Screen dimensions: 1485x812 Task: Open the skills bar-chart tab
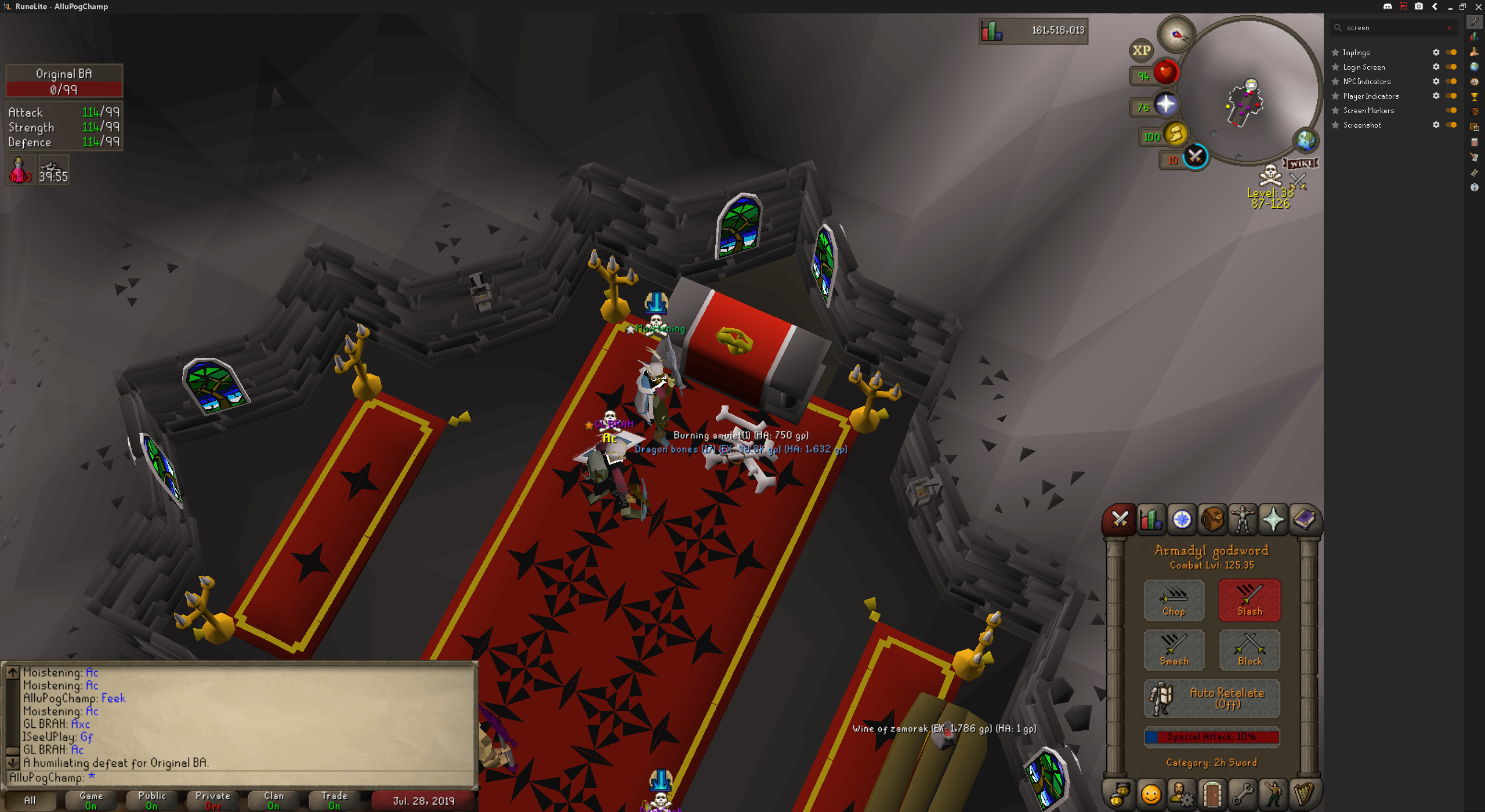click(1151, 519)
